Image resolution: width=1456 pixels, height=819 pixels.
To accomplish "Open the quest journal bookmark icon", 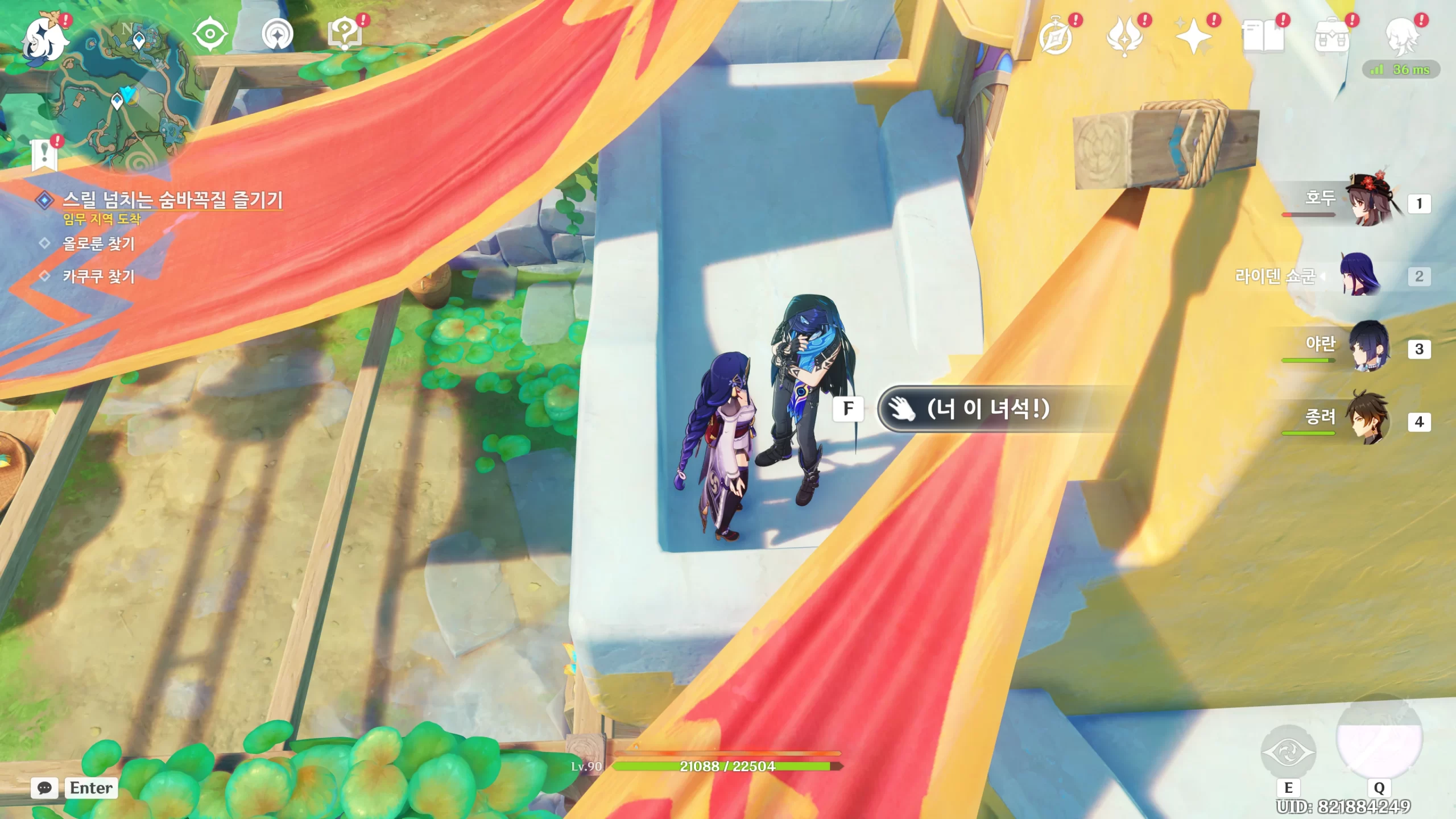I will point(45,155).
